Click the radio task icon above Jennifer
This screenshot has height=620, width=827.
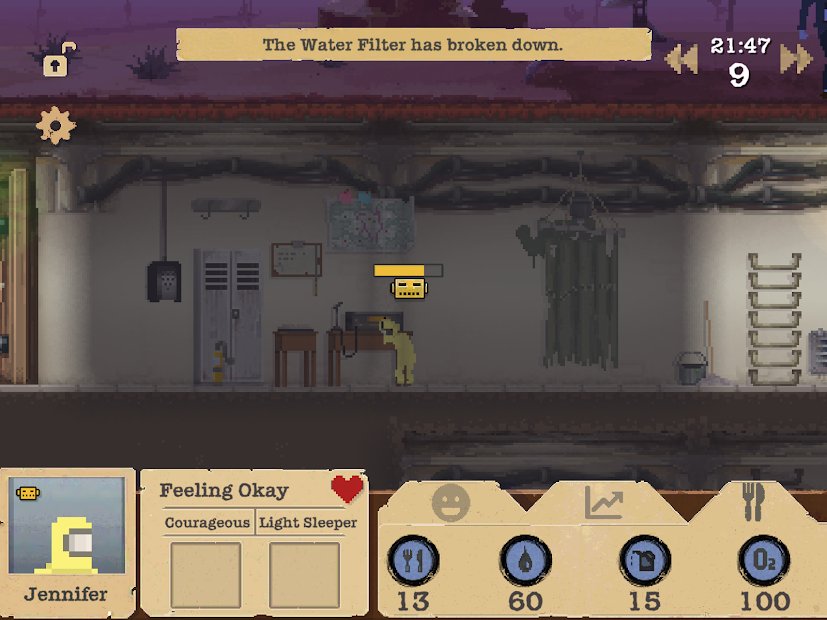pyautogui.click(x=409, y=289)
